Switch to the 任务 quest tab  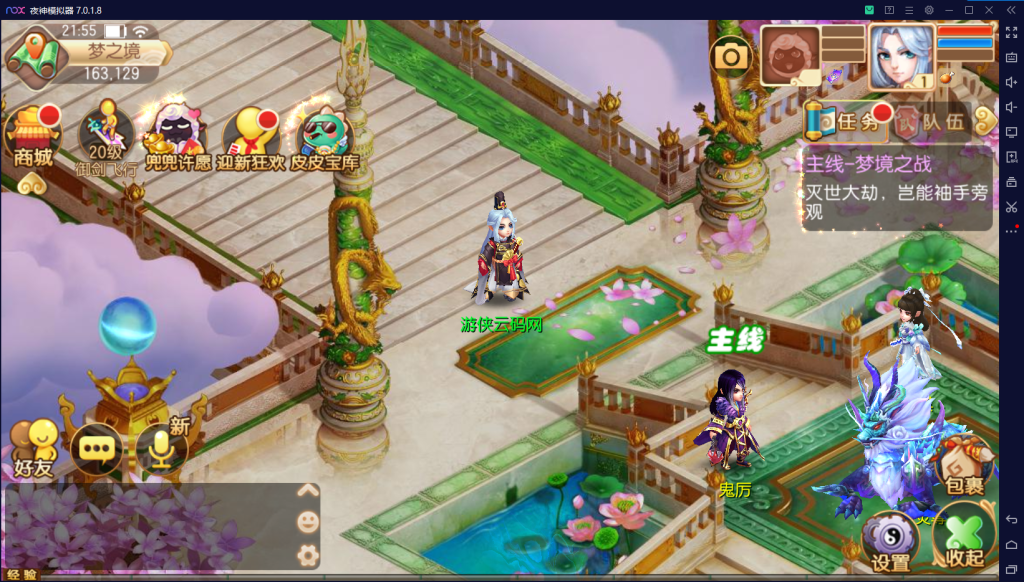click(846, 122)
